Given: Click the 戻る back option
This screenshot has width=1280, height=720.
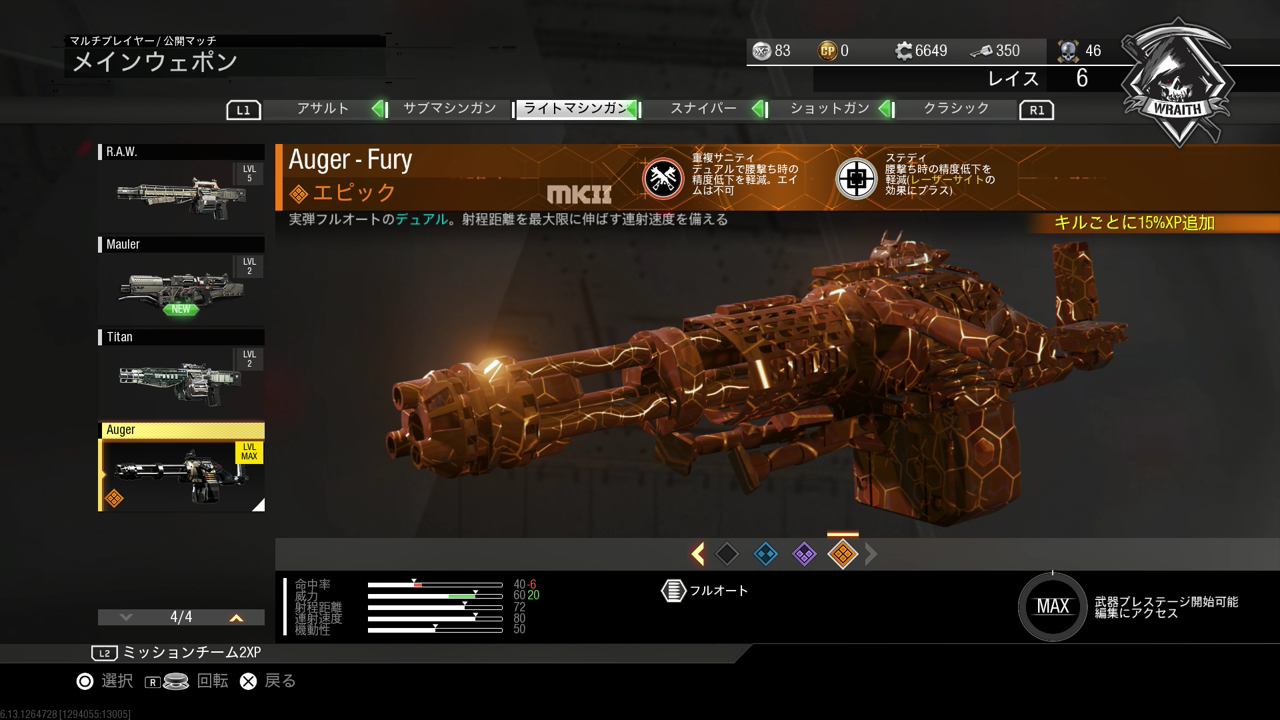Looking at the screenshot, I should [x=268, y=681].
